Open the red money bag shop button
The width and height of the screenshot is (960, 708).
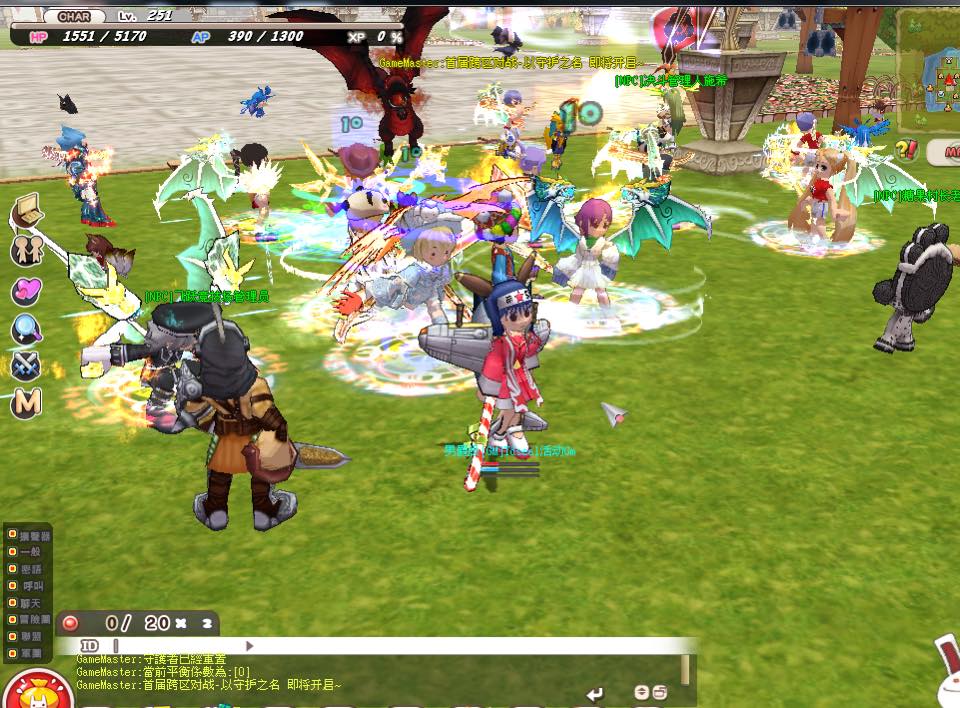pos(37,692)
